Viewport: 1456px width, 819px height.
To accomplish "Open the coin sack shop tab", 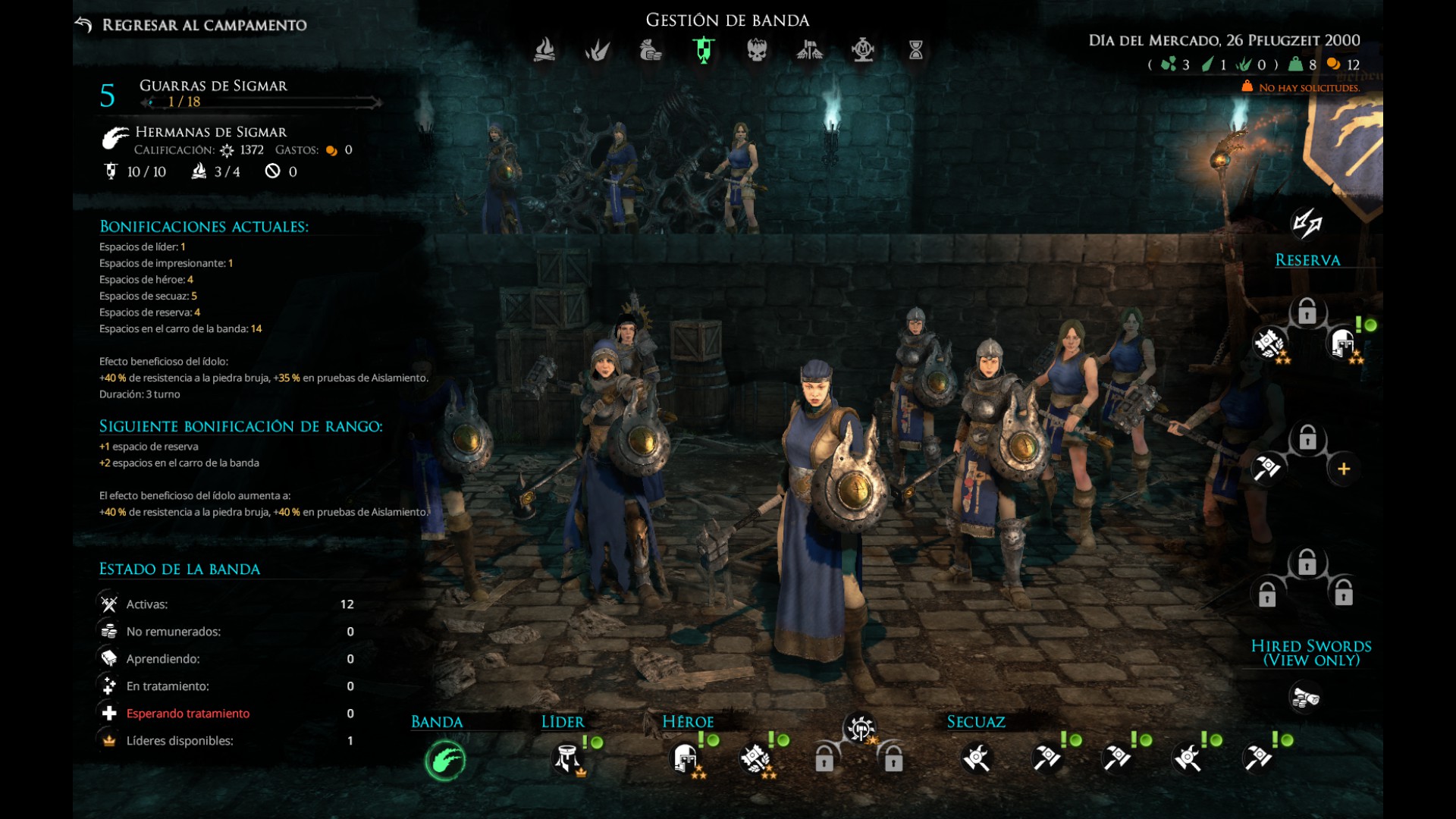I will 650,50.
